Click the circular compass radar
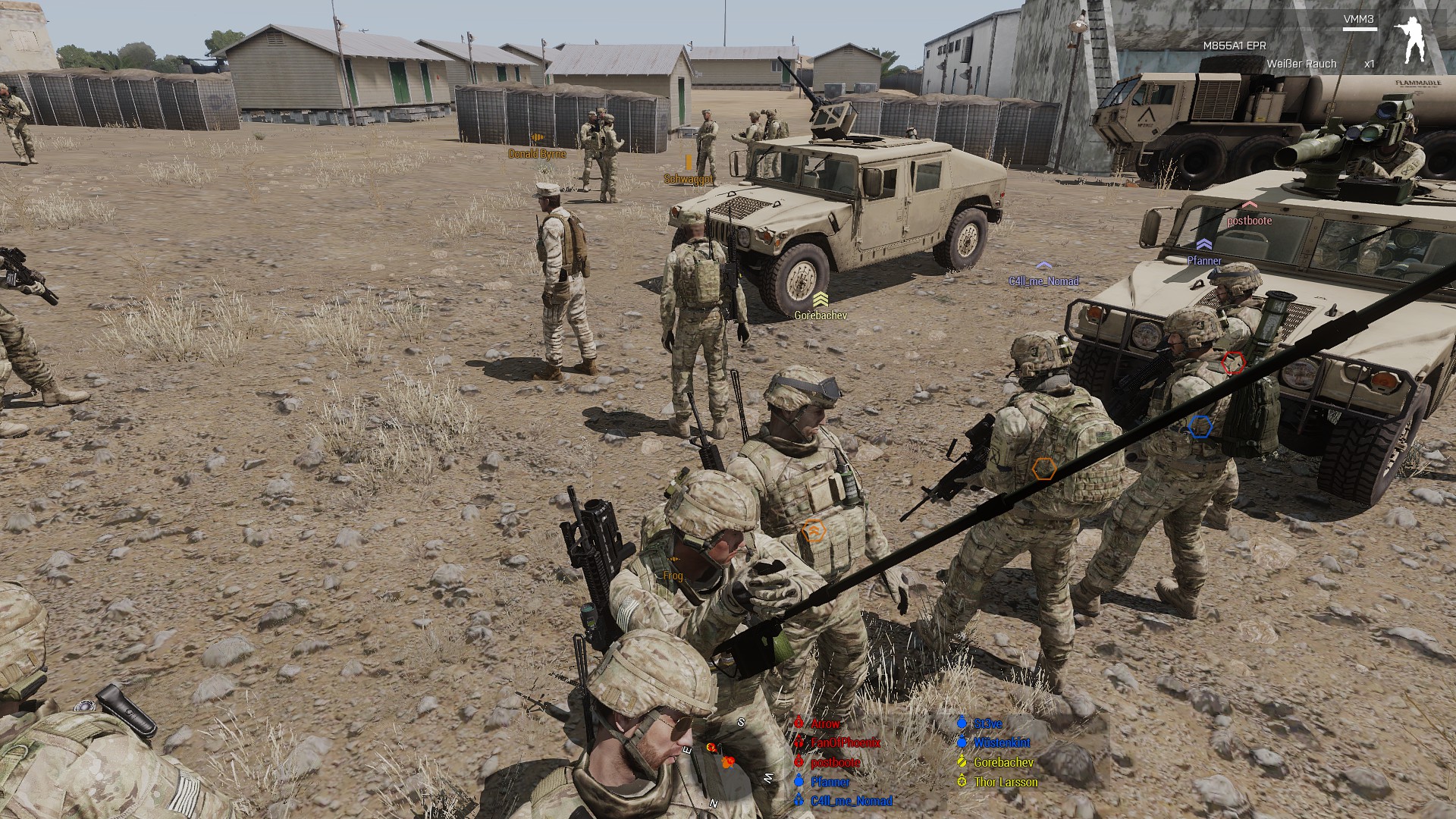This screenshot has height=819, width=1456. (728, 762)
